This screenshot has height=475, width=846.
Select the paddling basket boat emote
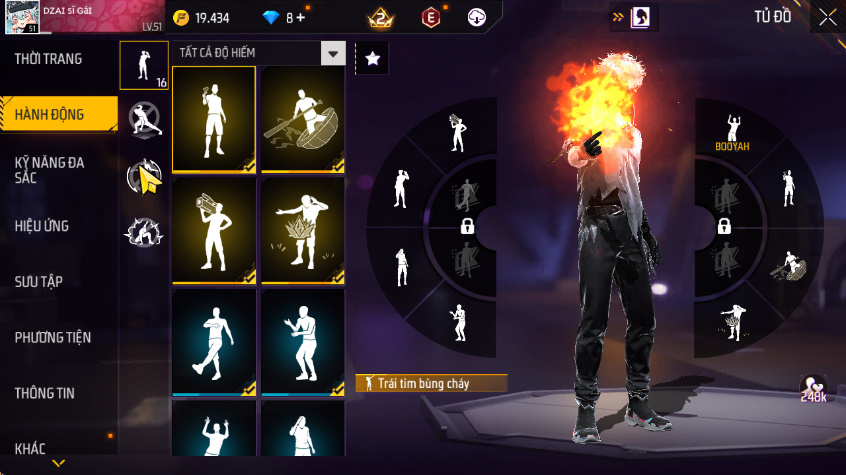(x=302, y=120)
